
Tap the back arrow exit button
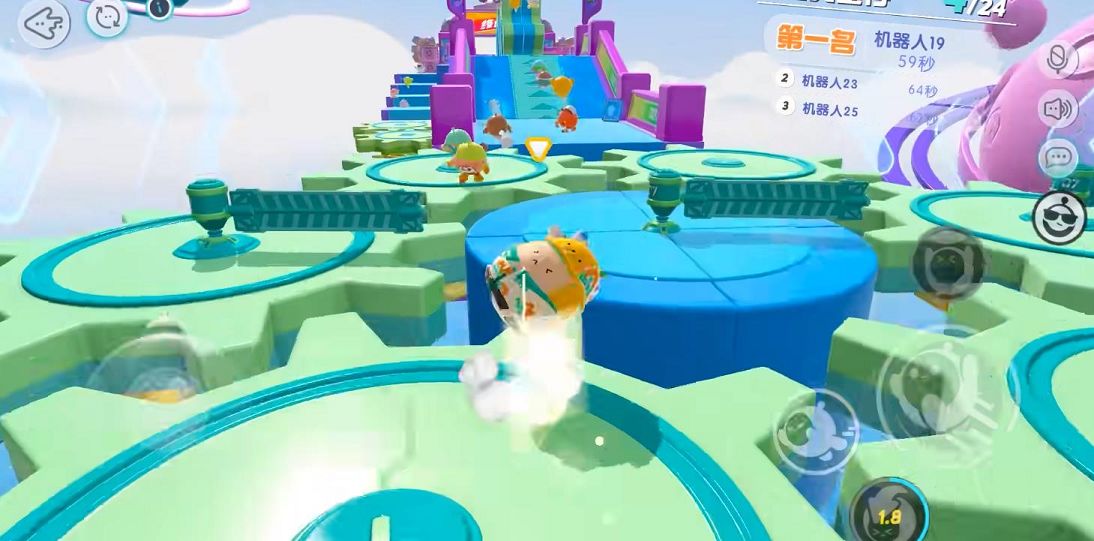coord(43,24)
